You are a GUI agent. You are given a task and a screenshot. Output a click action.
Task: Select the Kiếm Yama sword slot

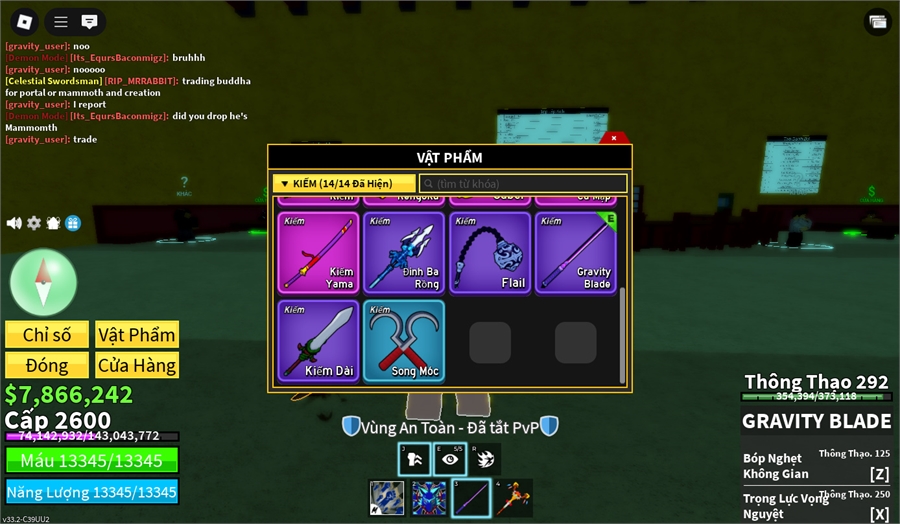click(x=317, y=252)
